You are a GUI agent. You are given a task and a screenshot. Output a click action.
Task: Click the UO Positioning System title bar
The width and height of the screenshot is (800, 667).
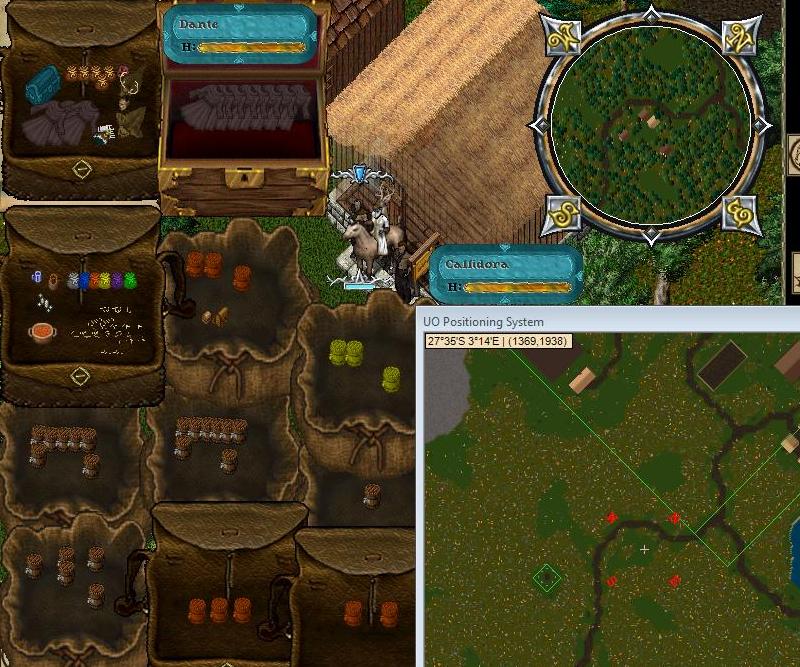pyautogui.click(x=600, y=322)
